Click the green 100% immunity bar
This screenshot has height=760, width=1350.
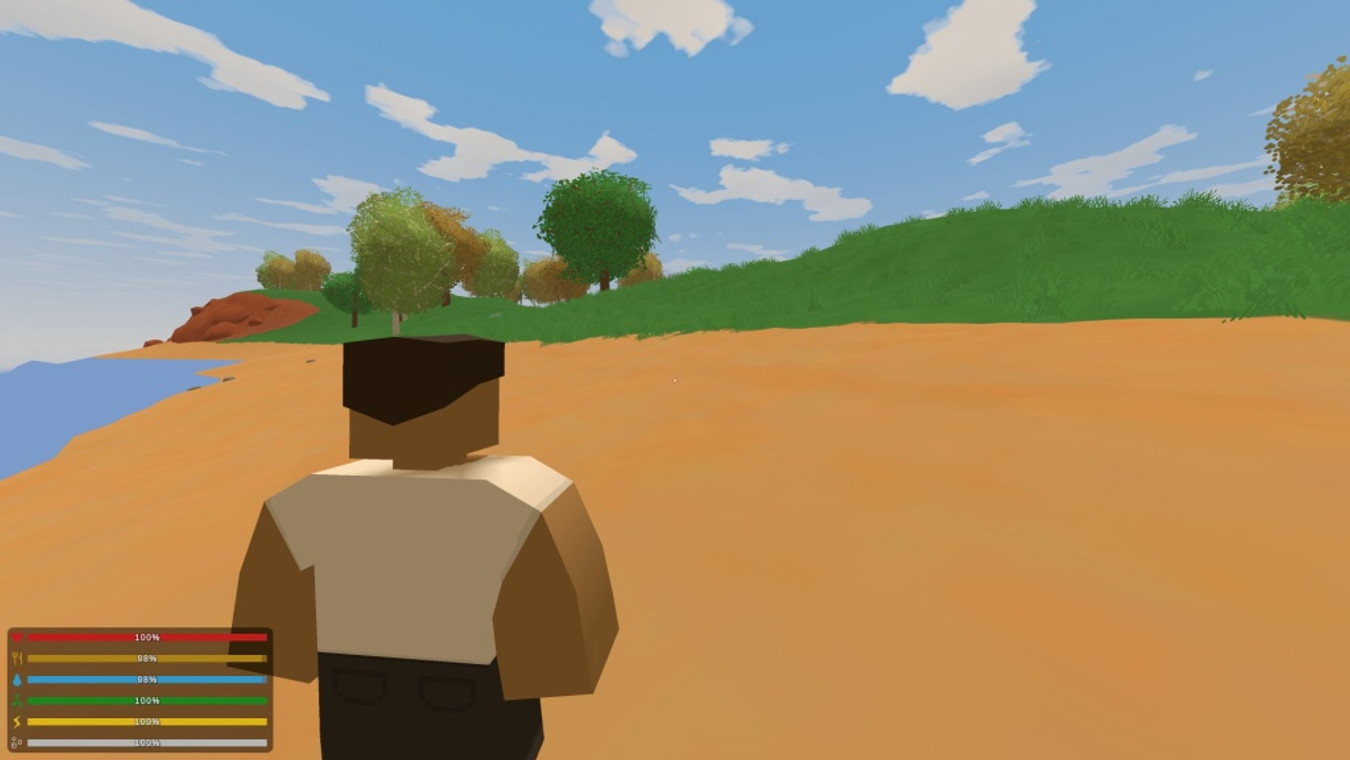point(148,700)
